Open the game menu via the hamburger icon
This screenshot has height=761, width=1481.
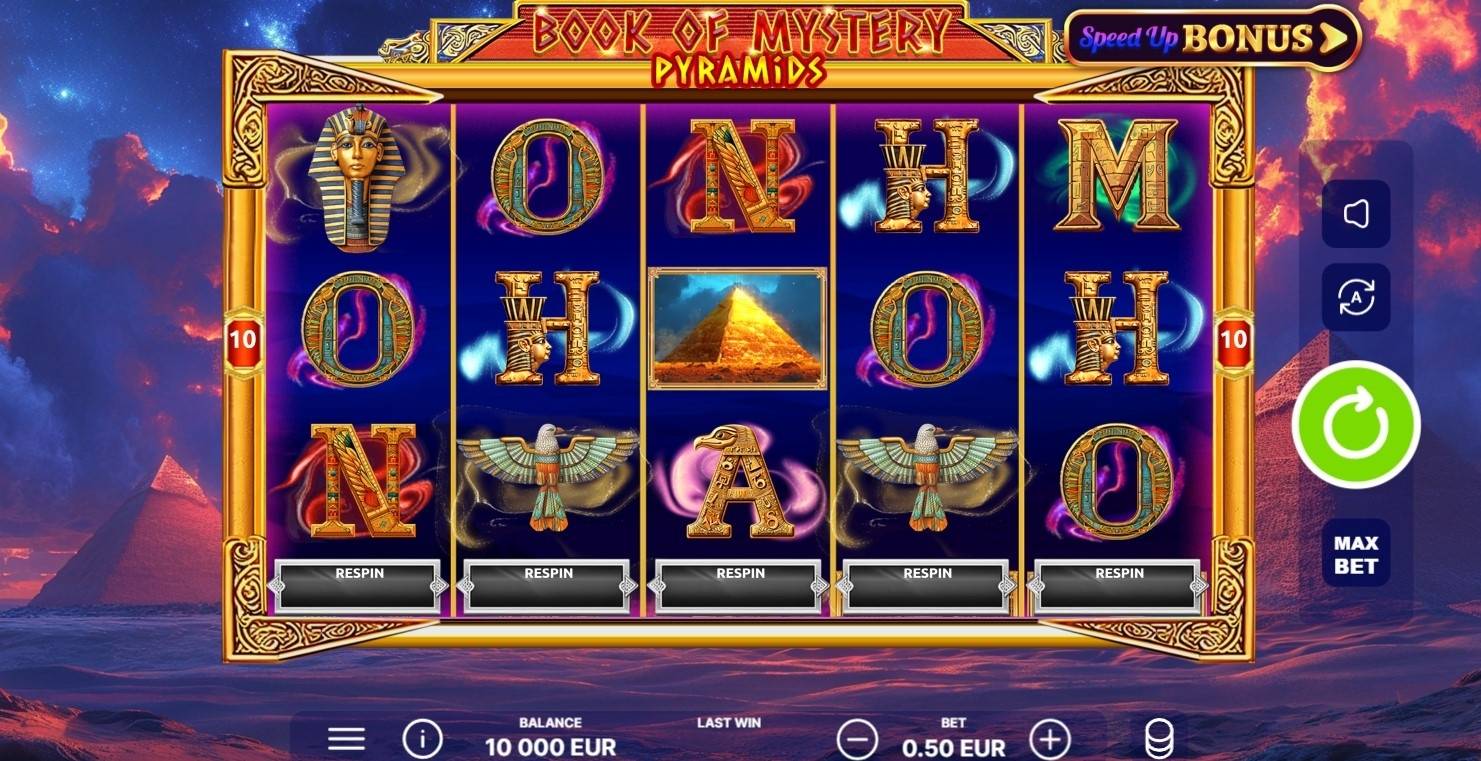click(x=345, y=737)
